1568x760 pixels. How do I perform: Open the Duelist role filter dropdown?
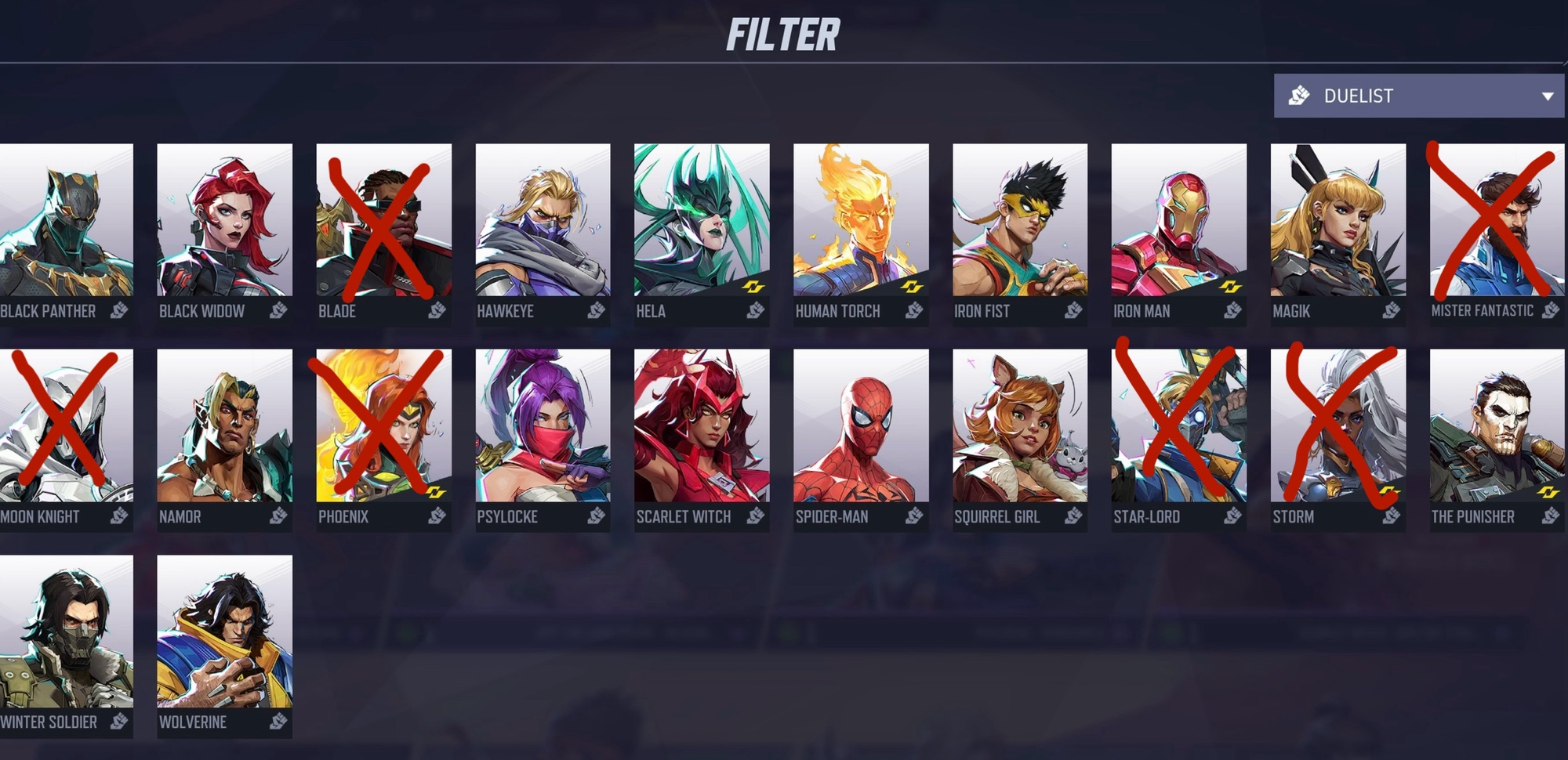[x=1418, y=96]
